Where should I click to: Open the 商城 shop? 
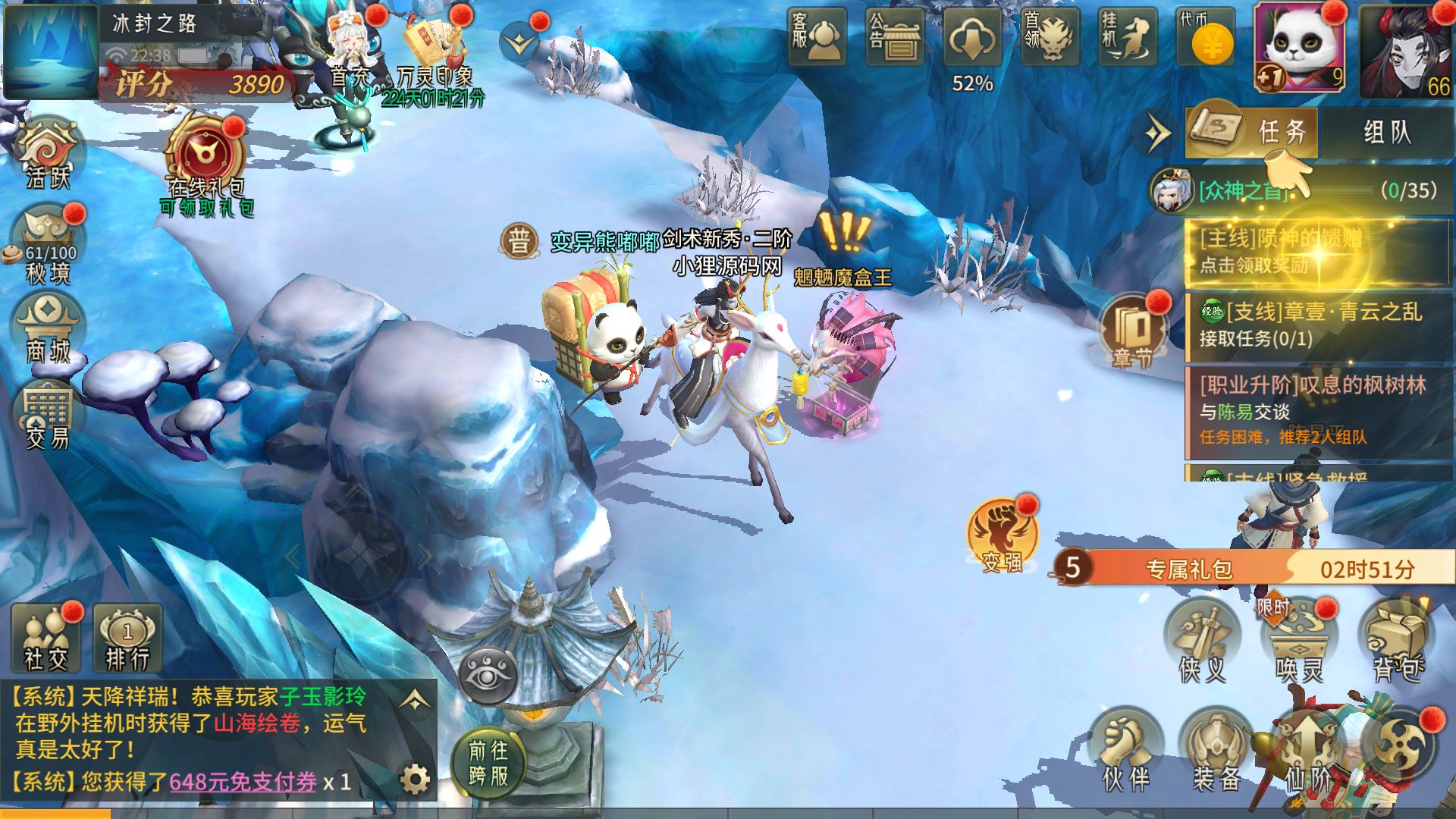48,328
